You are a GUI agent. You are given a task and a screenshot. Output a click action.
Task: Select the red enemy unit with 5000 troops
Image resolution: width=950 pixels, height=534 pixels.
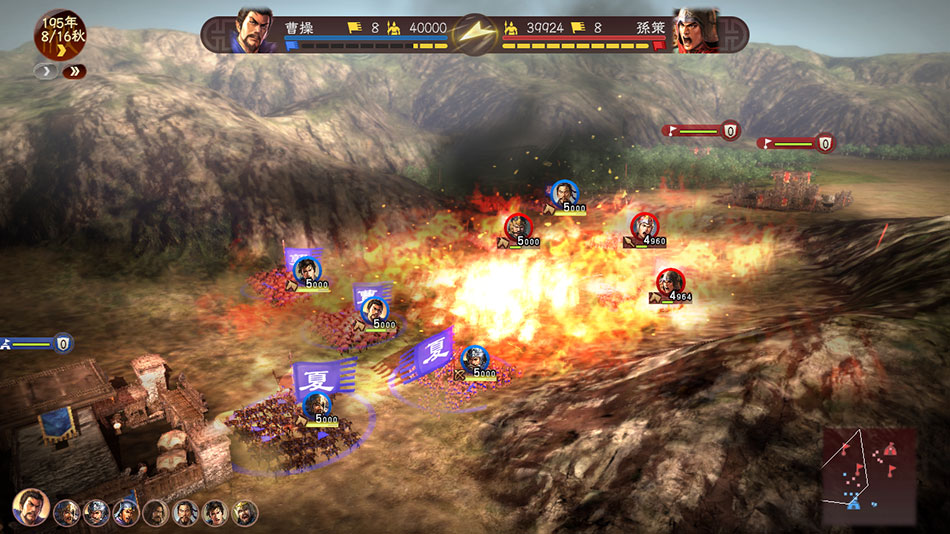(x=518, y=228)
